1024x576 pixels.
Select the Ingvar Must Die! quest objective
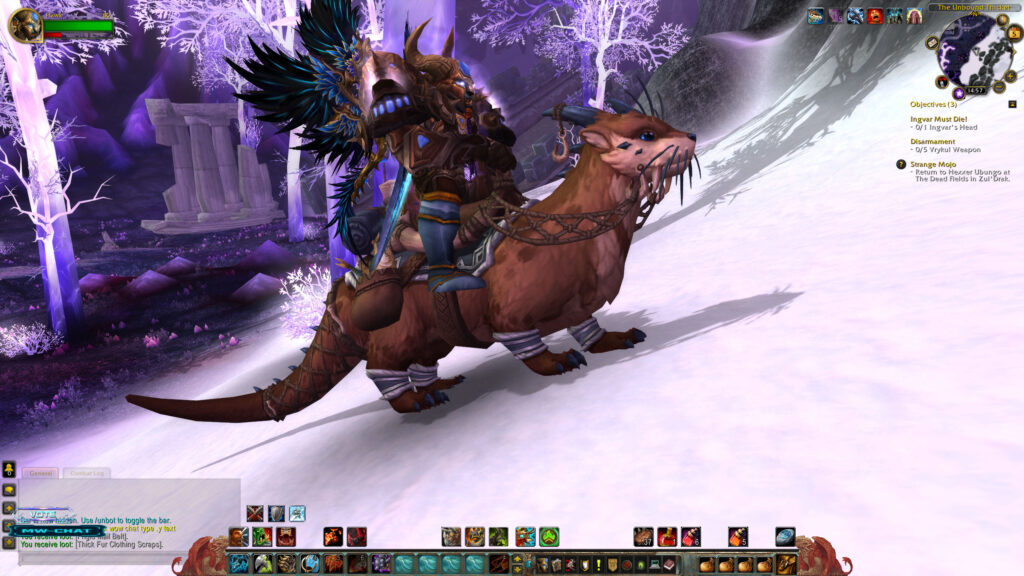pyautogui.click(x=938, y=119)
